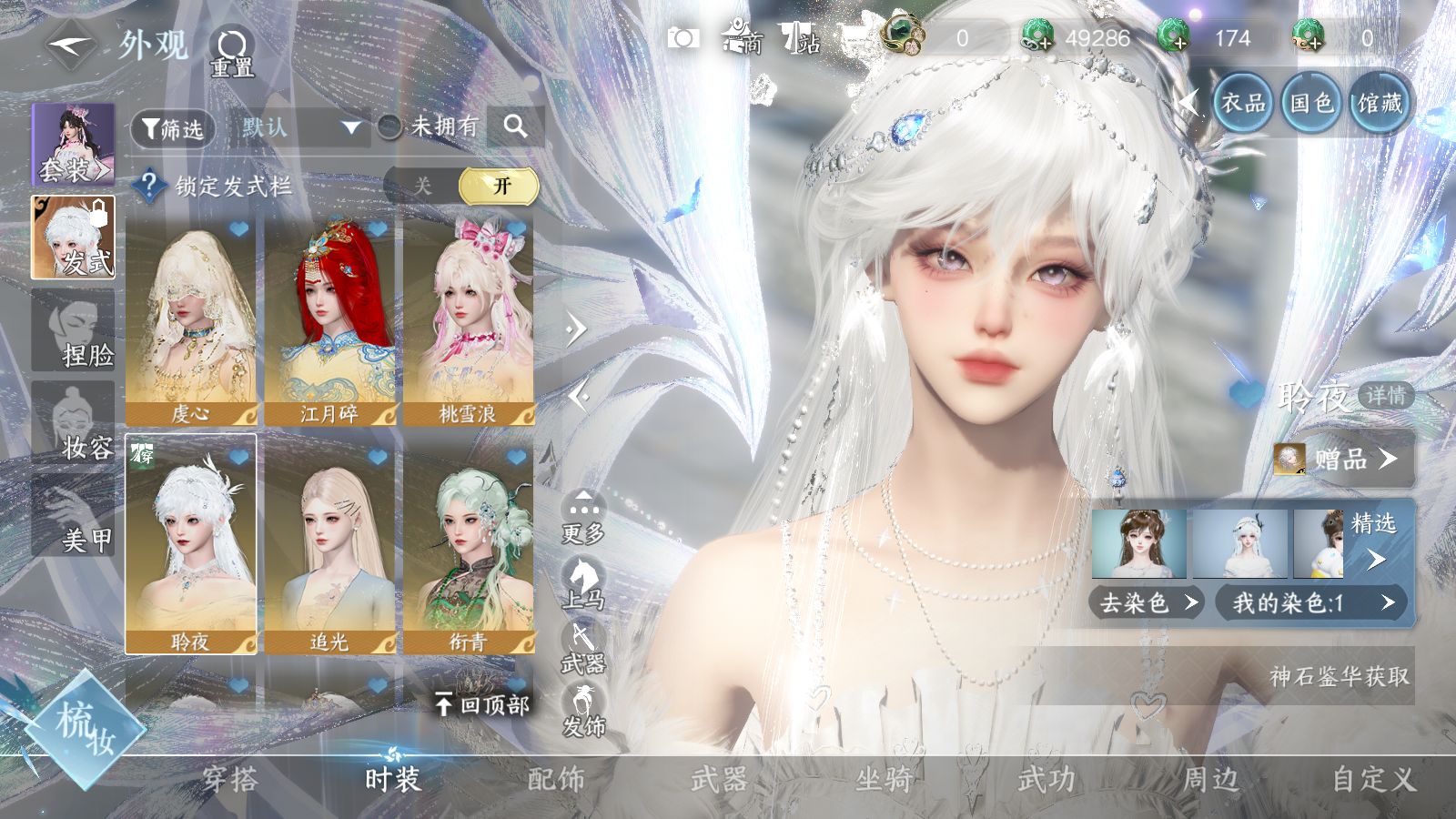The image size is (1456, 819).
Task: Take a photo with the camera icon
Action: click(x=683, y=38)
